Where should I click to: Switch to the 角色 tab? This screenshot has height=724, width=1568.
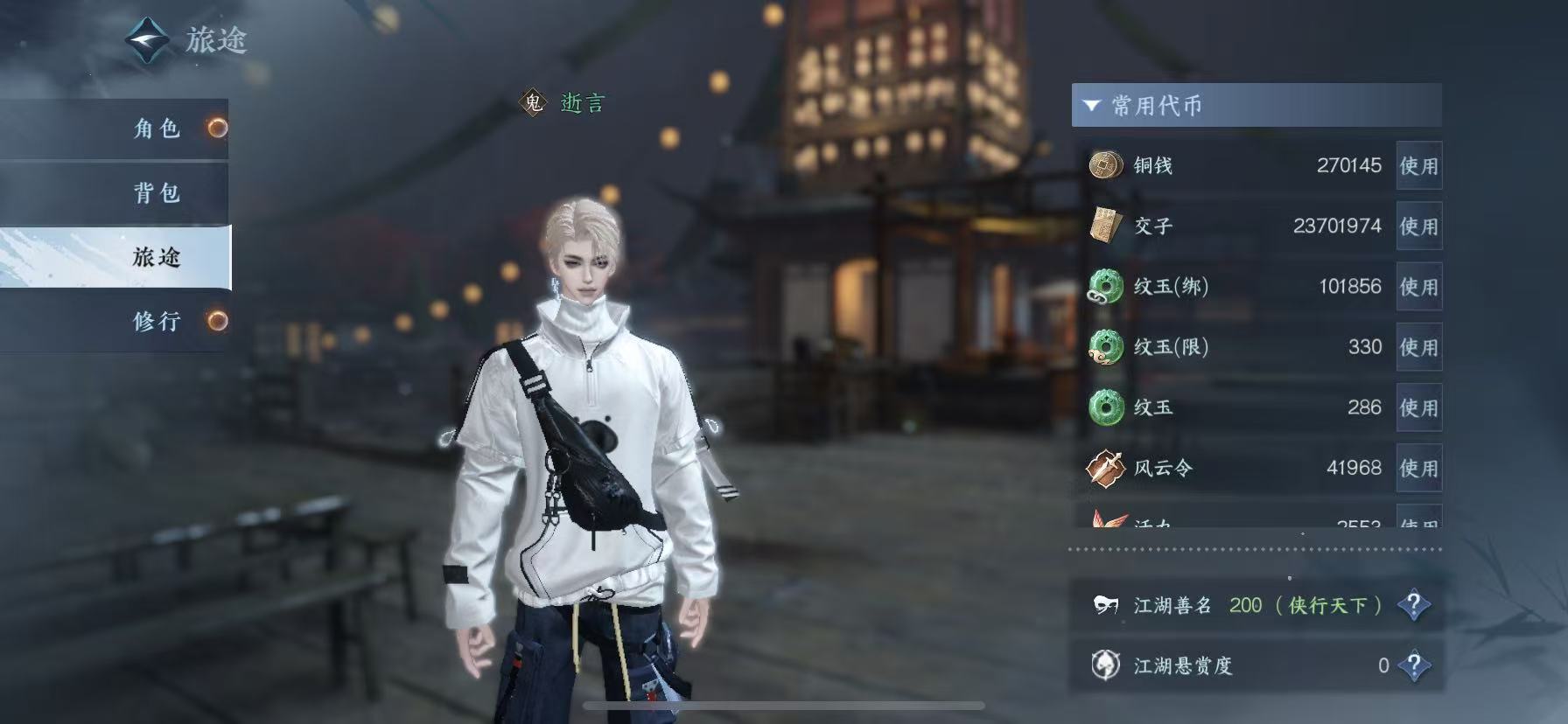tap(157, 129)
